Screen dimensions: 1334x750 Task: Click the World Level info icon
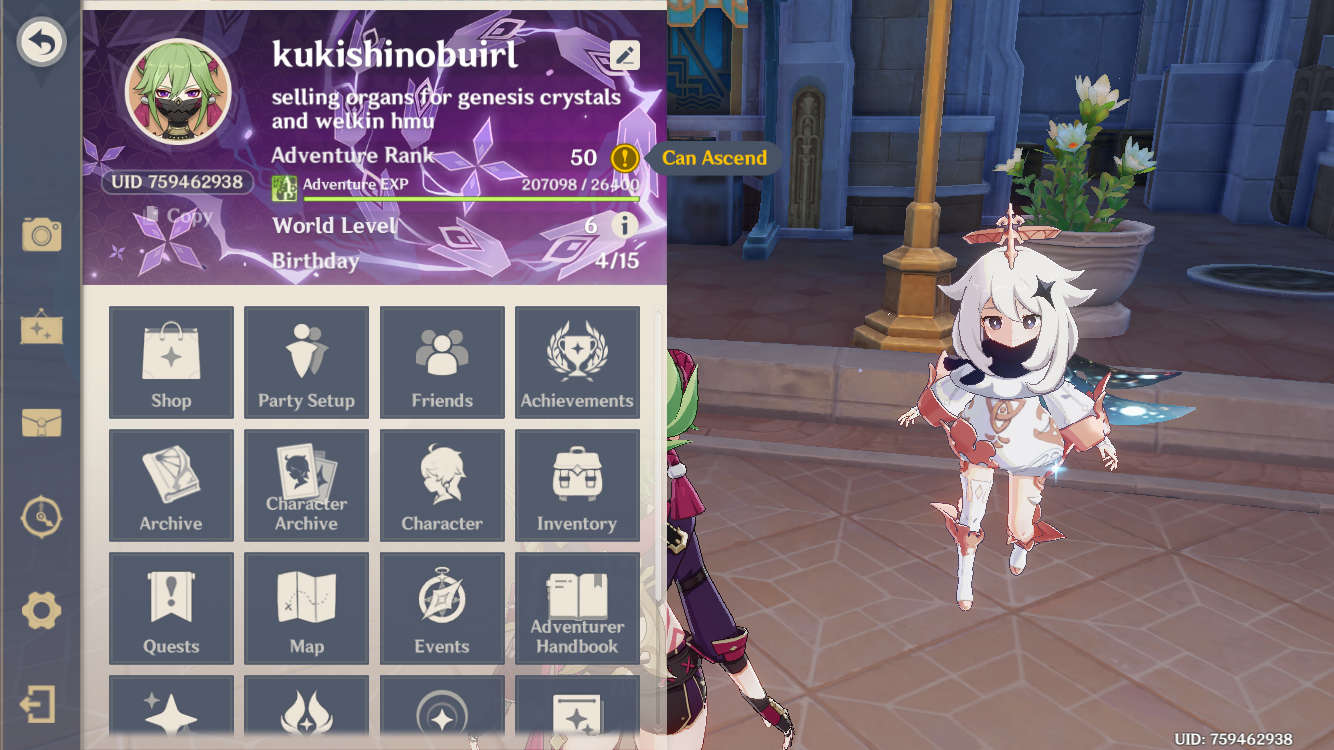click(x=627, y=225)
